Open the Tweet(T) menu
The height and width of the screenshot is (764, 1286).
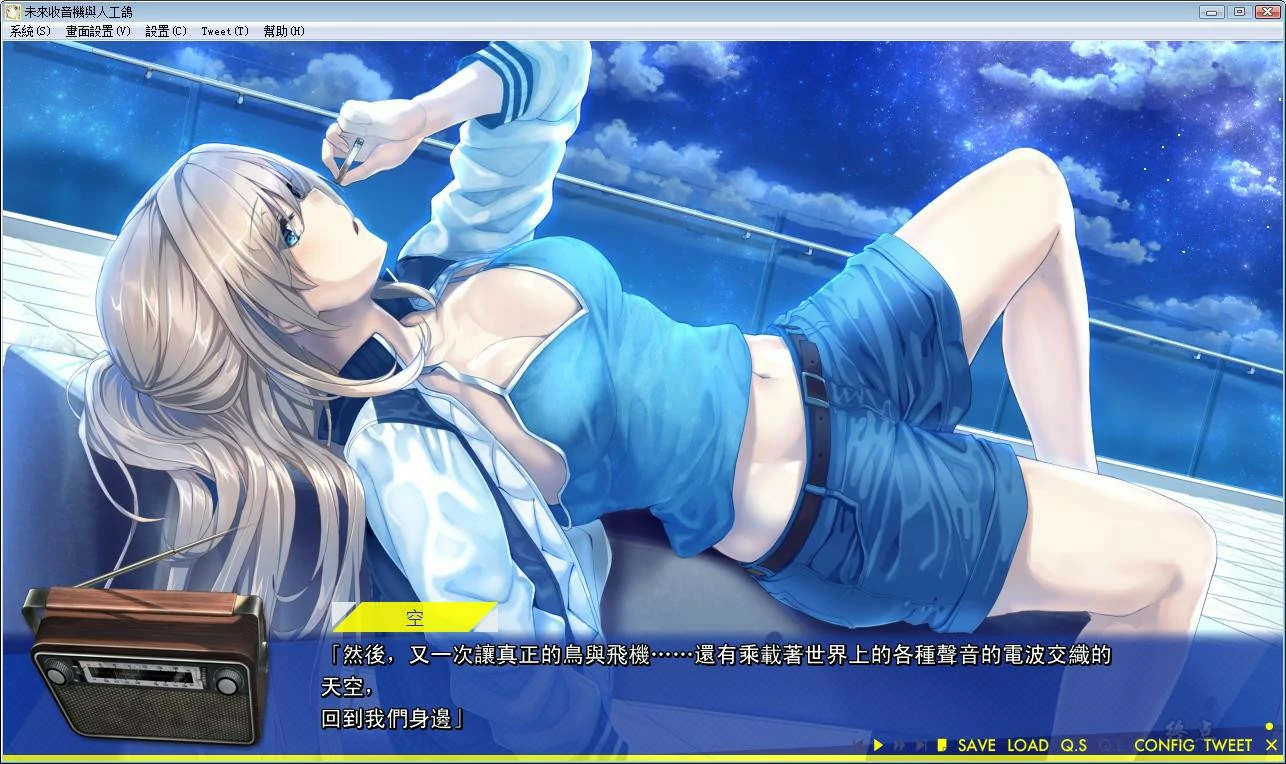224,31
